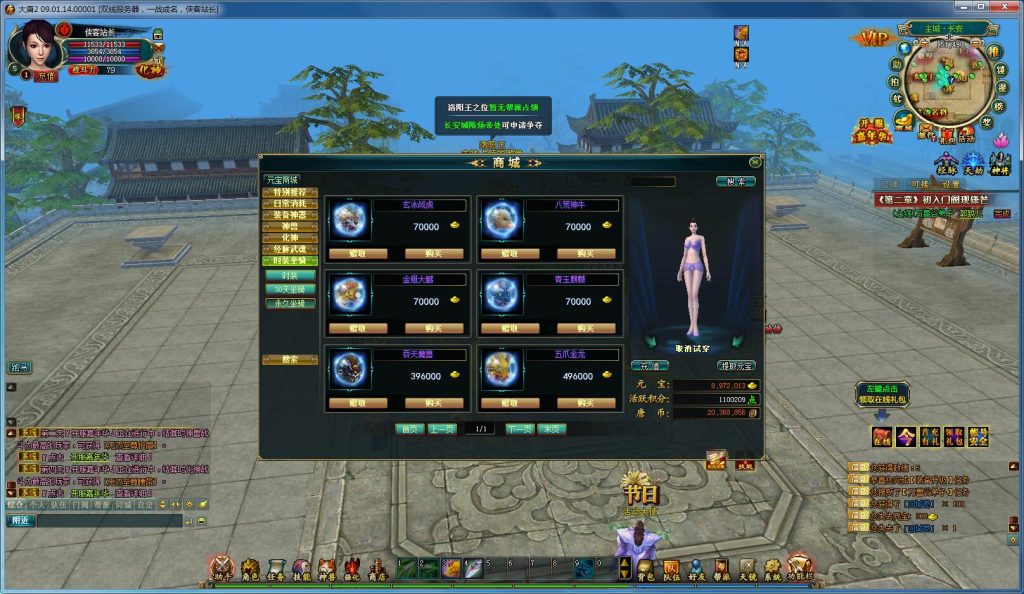Click the chat input field
Image resolution: width=1024 pixels, height=594 pixels.
click(x=108, y=520)
